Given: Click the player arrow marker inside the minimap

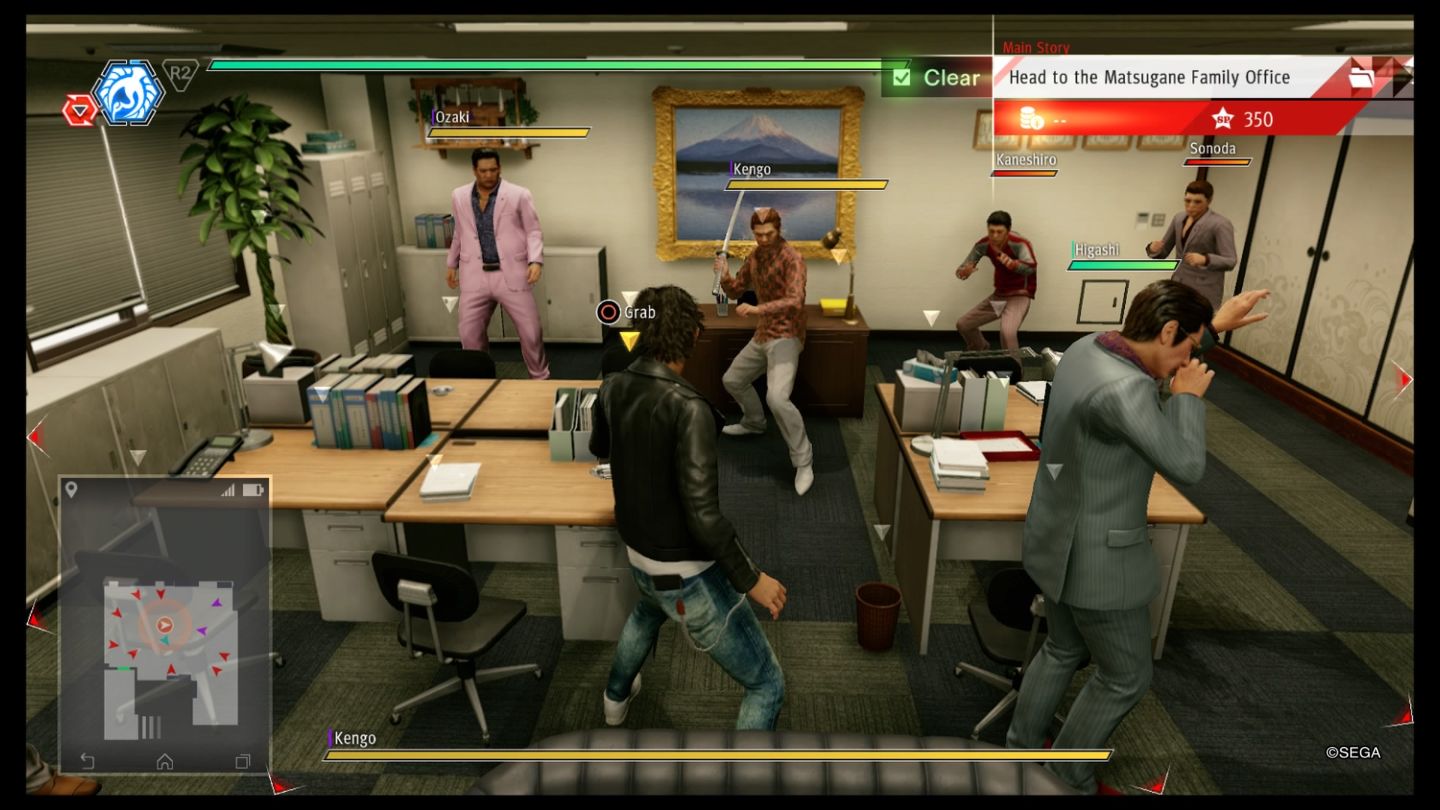Looking at the screenshot, I should 164,623.
